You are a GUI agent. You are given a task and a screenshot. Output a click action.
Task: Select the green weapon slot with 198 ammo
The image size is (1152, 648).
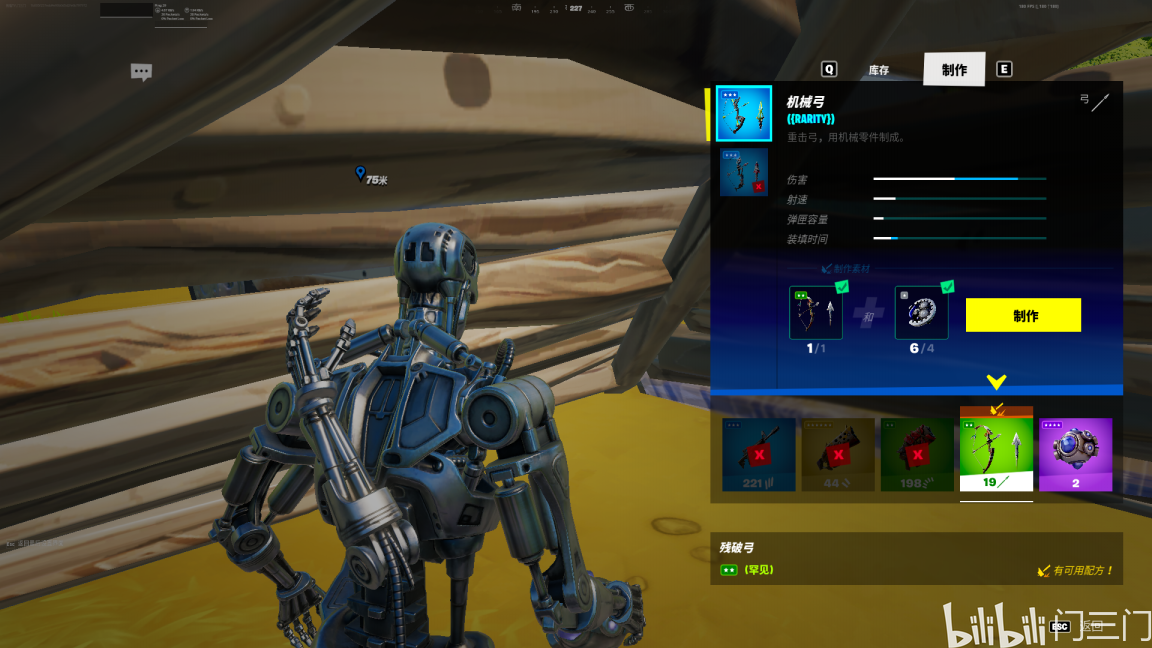(917, 455)
